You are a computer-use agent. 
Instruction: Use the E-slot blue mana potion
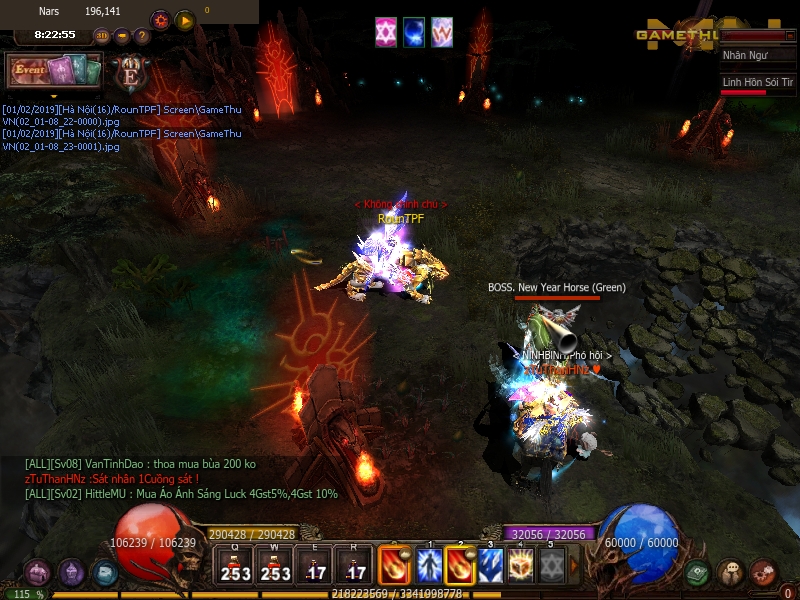tap(315, 566)
